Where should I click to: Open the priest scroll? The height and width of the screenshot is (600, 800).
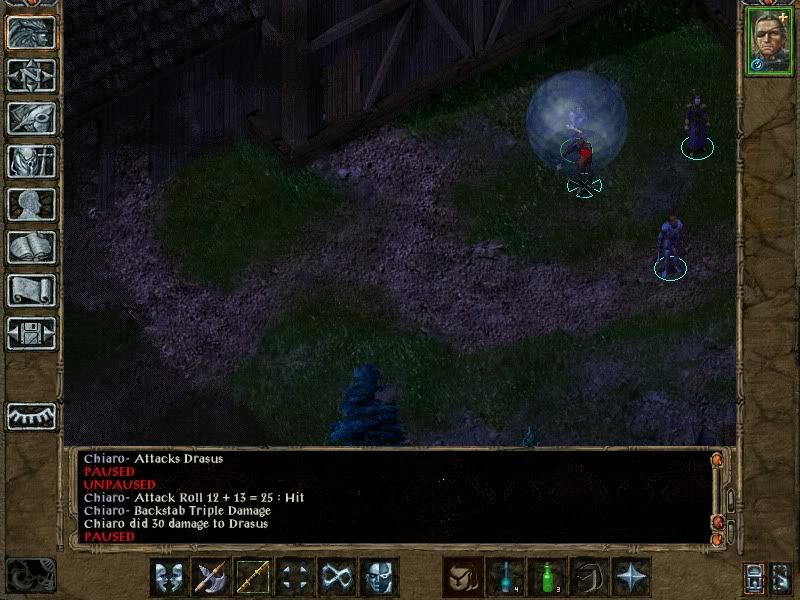click(x=31, y=290)
